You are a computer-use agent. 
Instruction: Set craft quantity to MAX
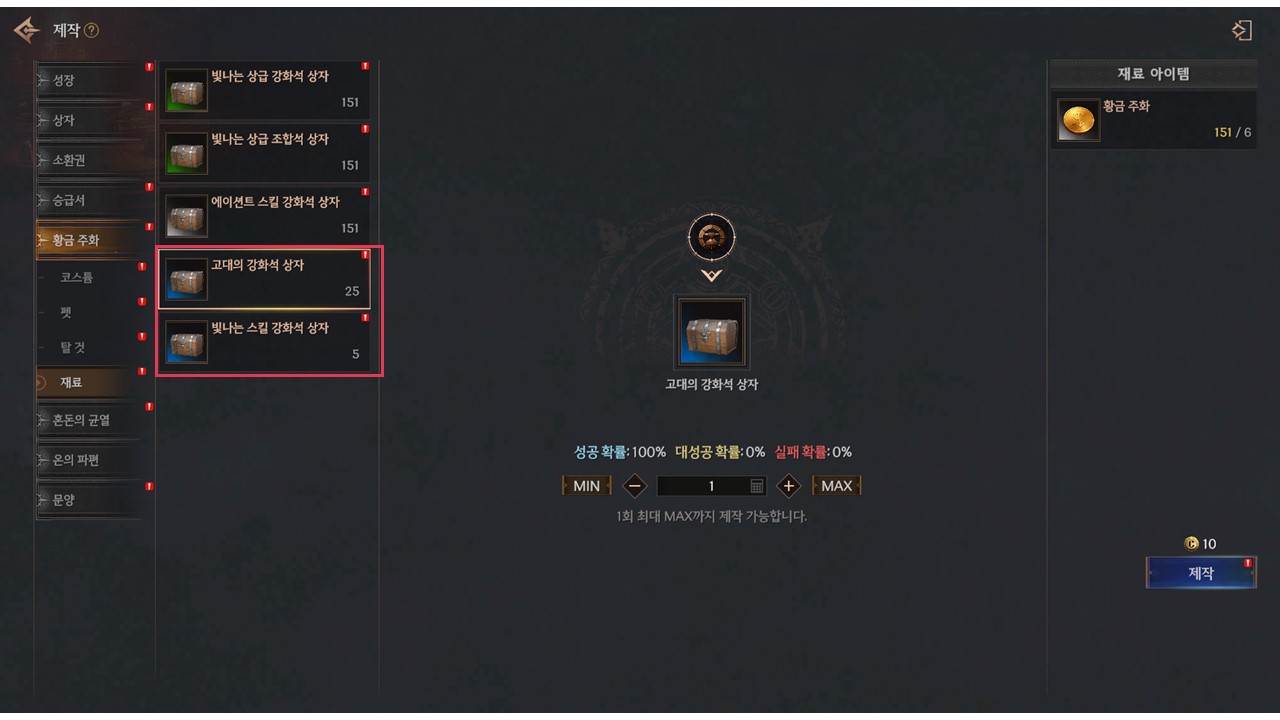click(x=836, y=486)
